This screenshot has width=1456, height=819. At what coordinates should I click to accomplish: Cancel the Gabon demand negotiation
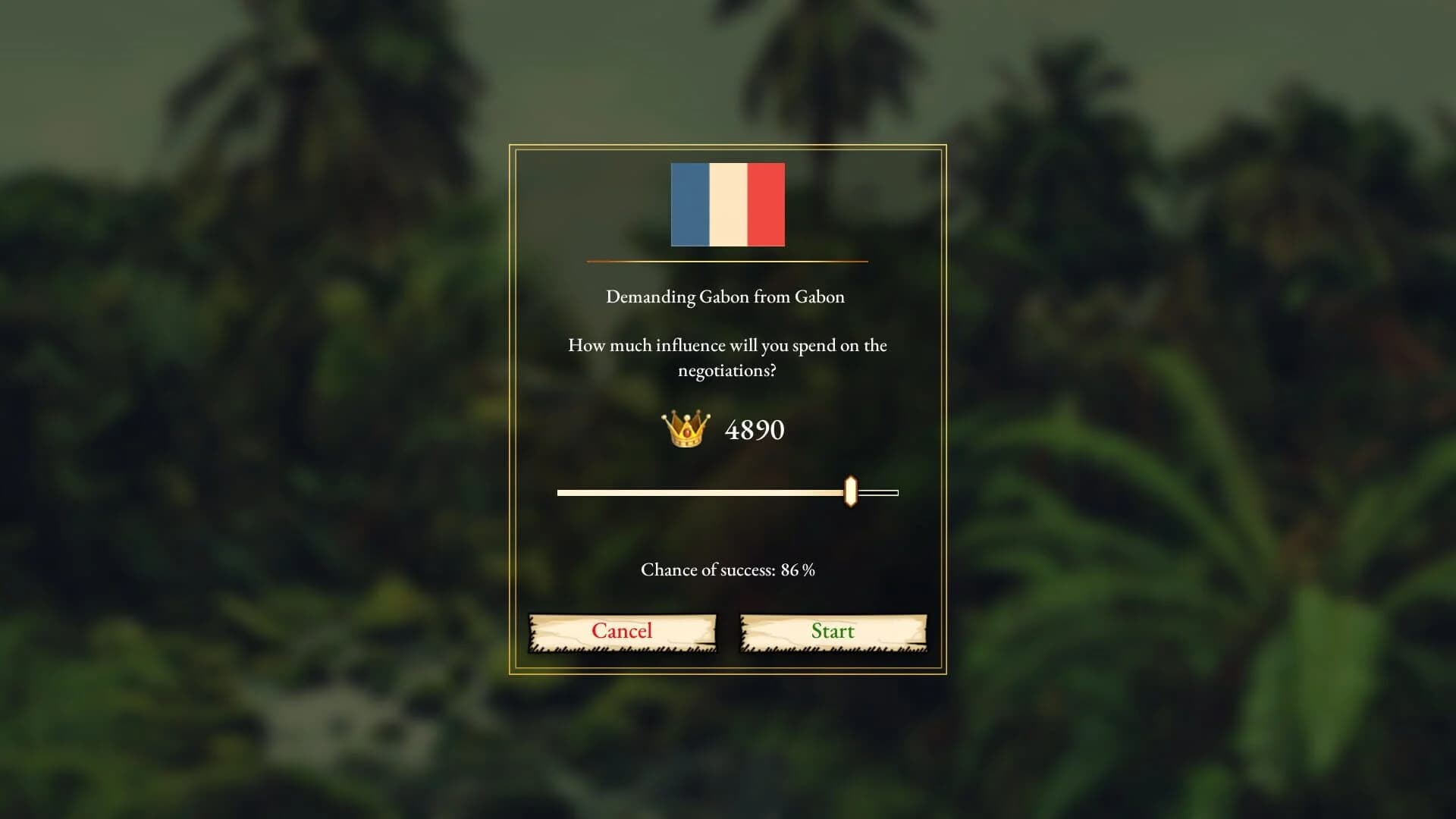coord(622,631)
